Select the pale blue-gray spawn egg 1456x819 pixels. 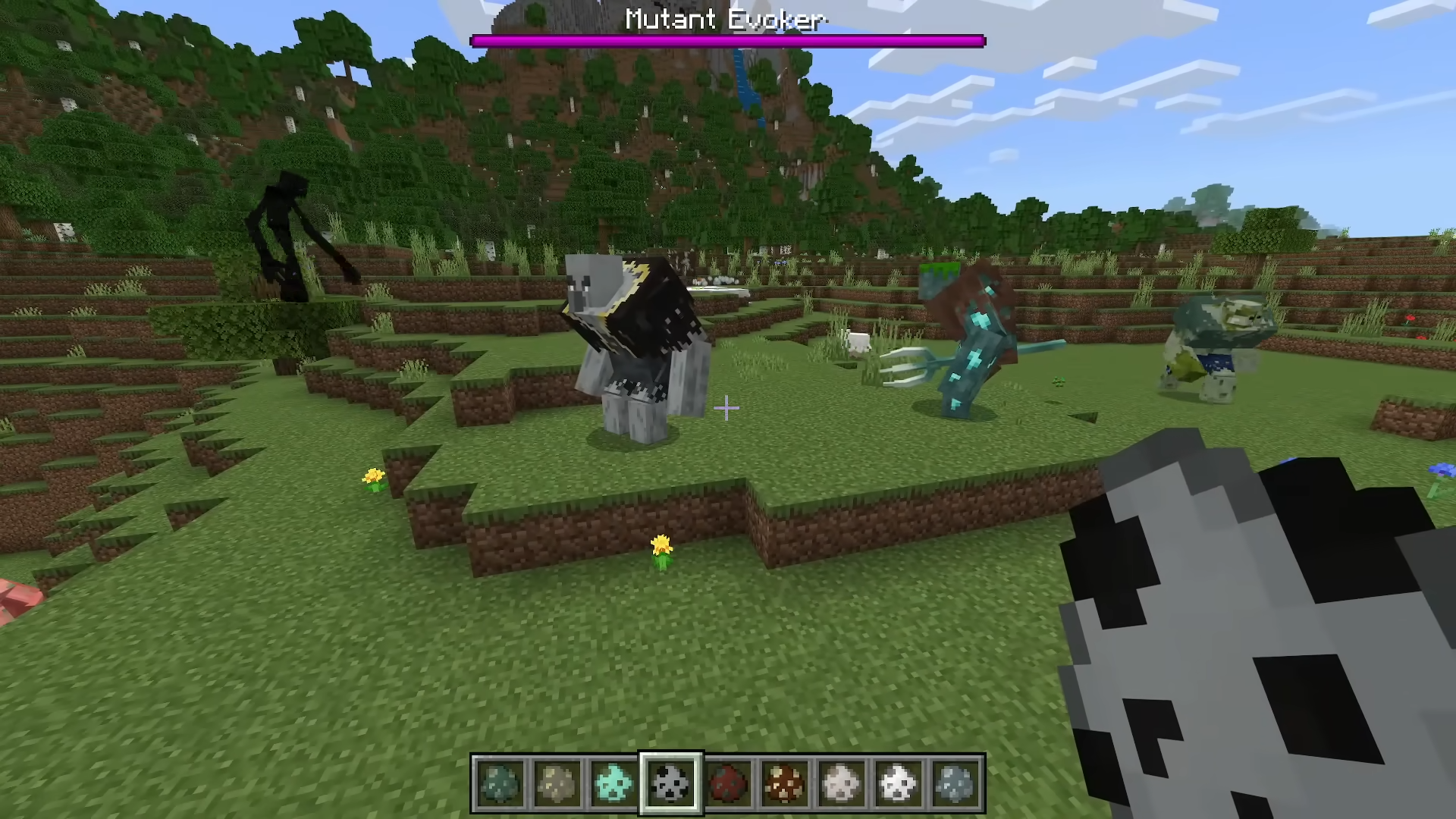pos(955,783)
